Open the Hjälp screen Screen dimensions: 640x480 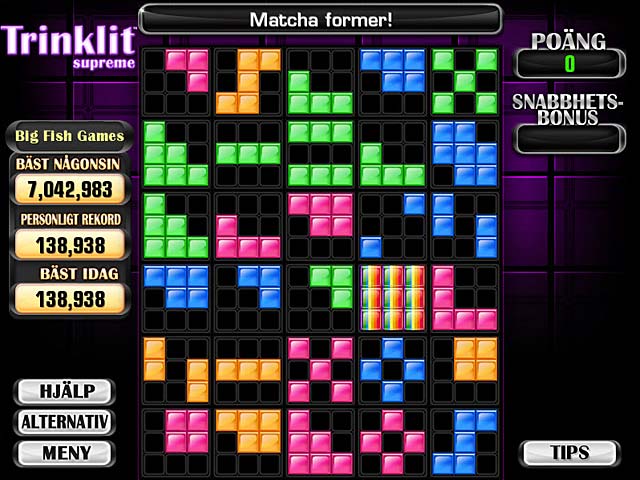click(66, 391)
